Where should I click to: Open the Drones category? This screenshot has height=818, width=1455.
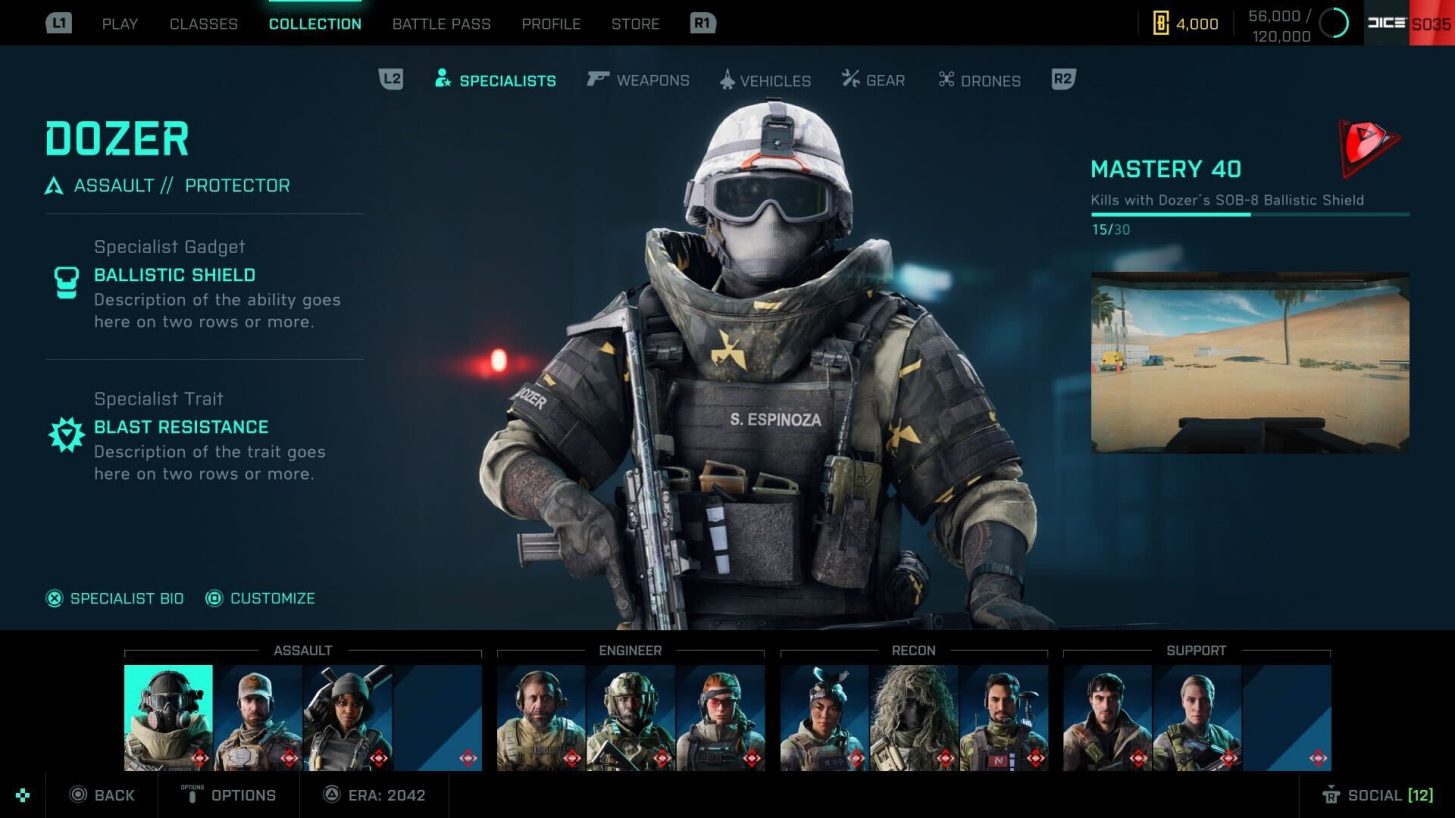click(x=979, y=80)
